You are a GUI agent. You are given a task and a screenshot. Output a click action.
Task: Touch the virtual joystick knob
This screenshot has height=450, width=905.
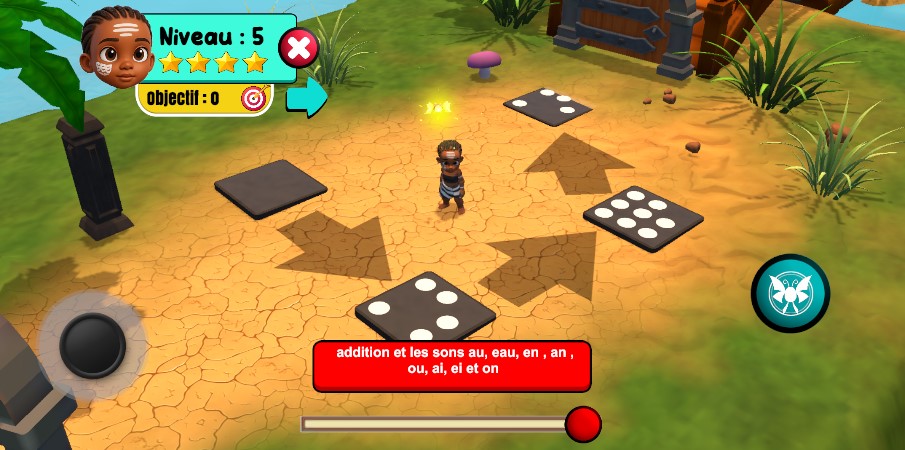pyautogui.click(x=92, y=345)
